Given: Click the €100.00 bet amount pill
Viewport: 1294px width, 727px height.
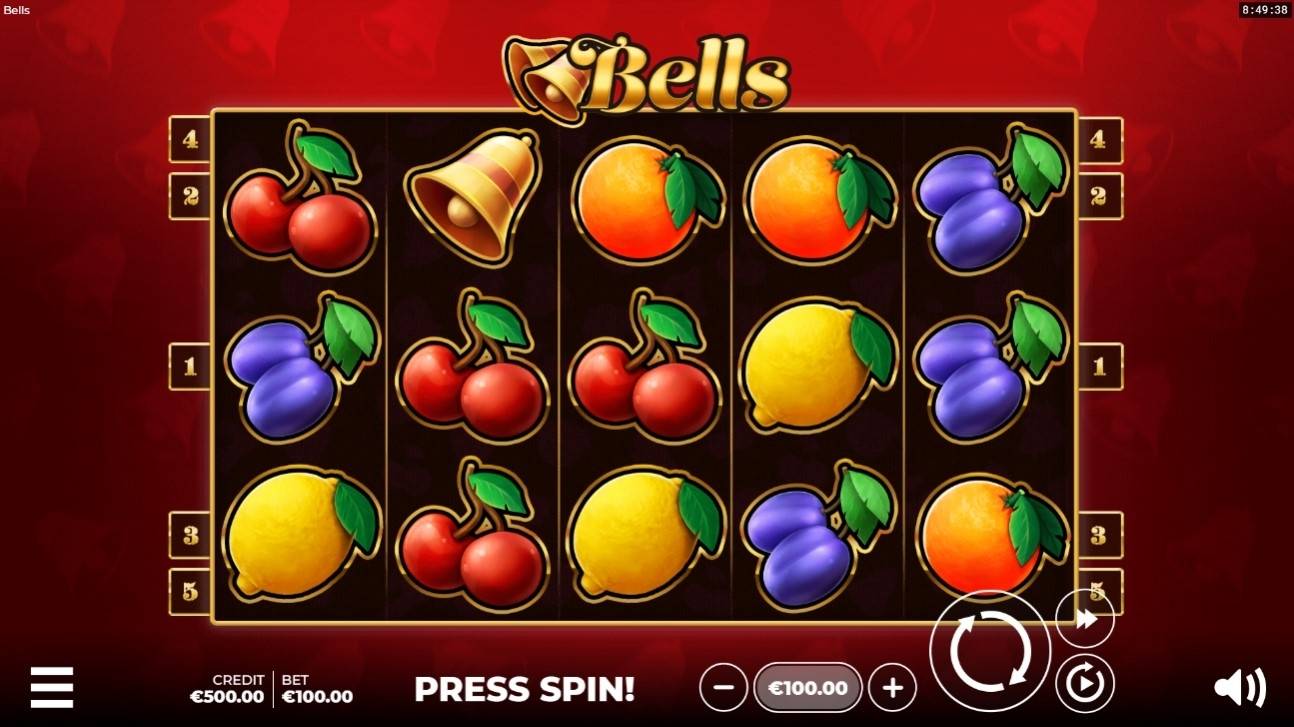Looking at the screenshot, I should coord(806,688).
